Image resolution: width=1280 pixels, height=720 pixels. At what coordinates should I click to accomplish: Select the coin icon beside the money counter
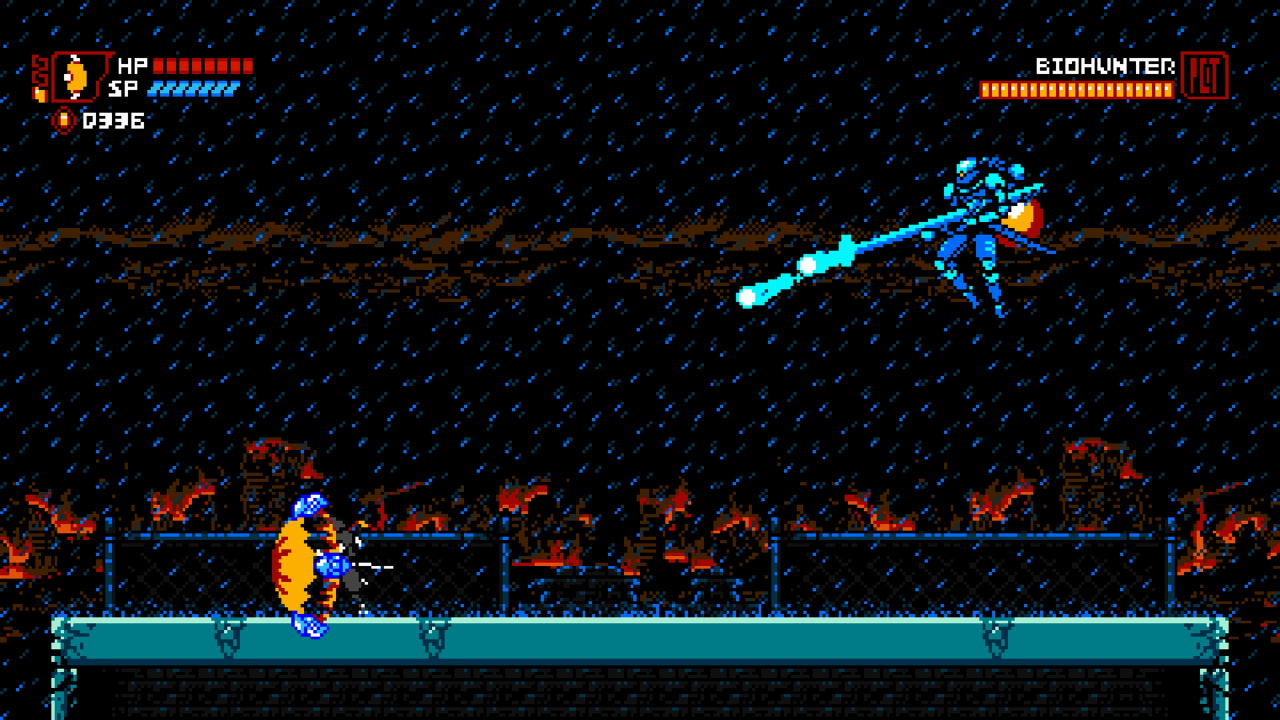coord(63,119)
